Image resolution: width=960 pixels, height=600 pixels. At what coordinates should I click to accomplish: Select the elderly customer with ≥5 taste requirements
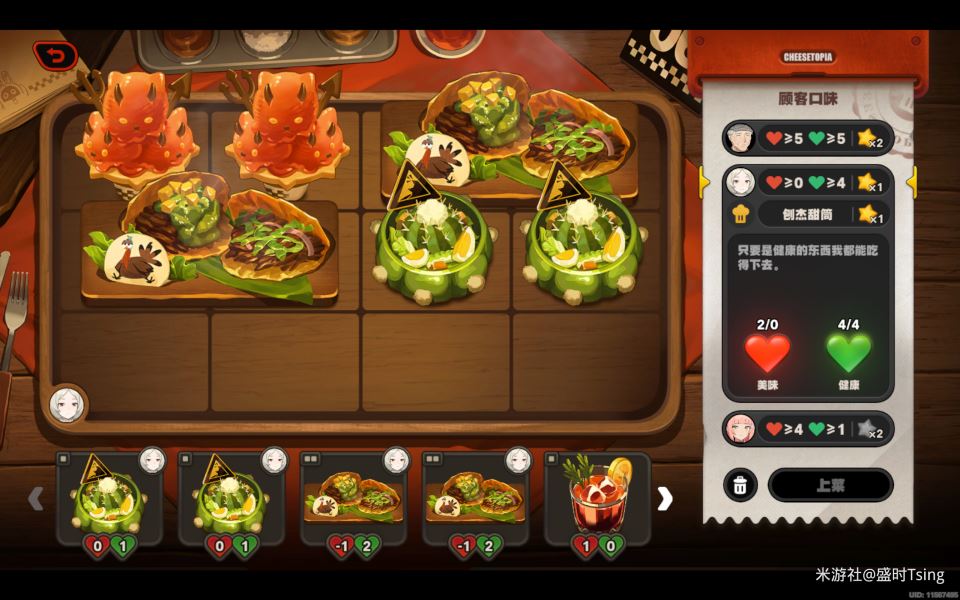tap(807, 137)
